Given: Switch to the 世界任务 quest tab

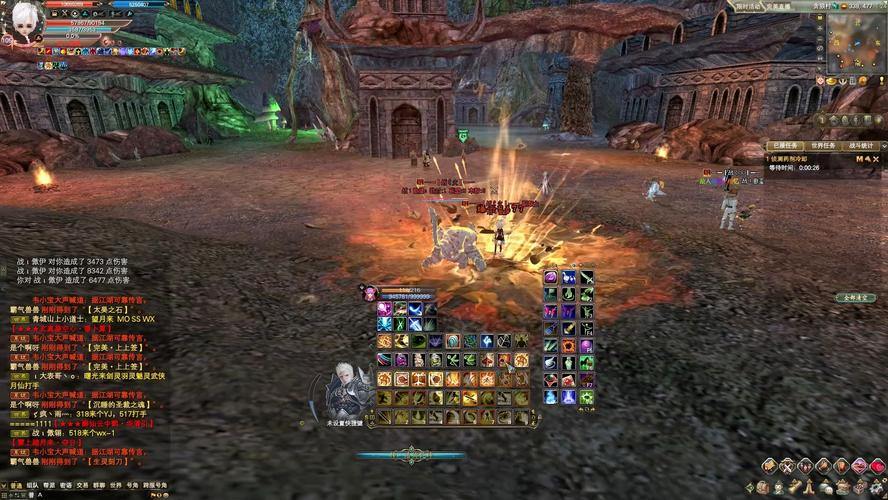Looking at the screenshot, I should click(825, 145).
